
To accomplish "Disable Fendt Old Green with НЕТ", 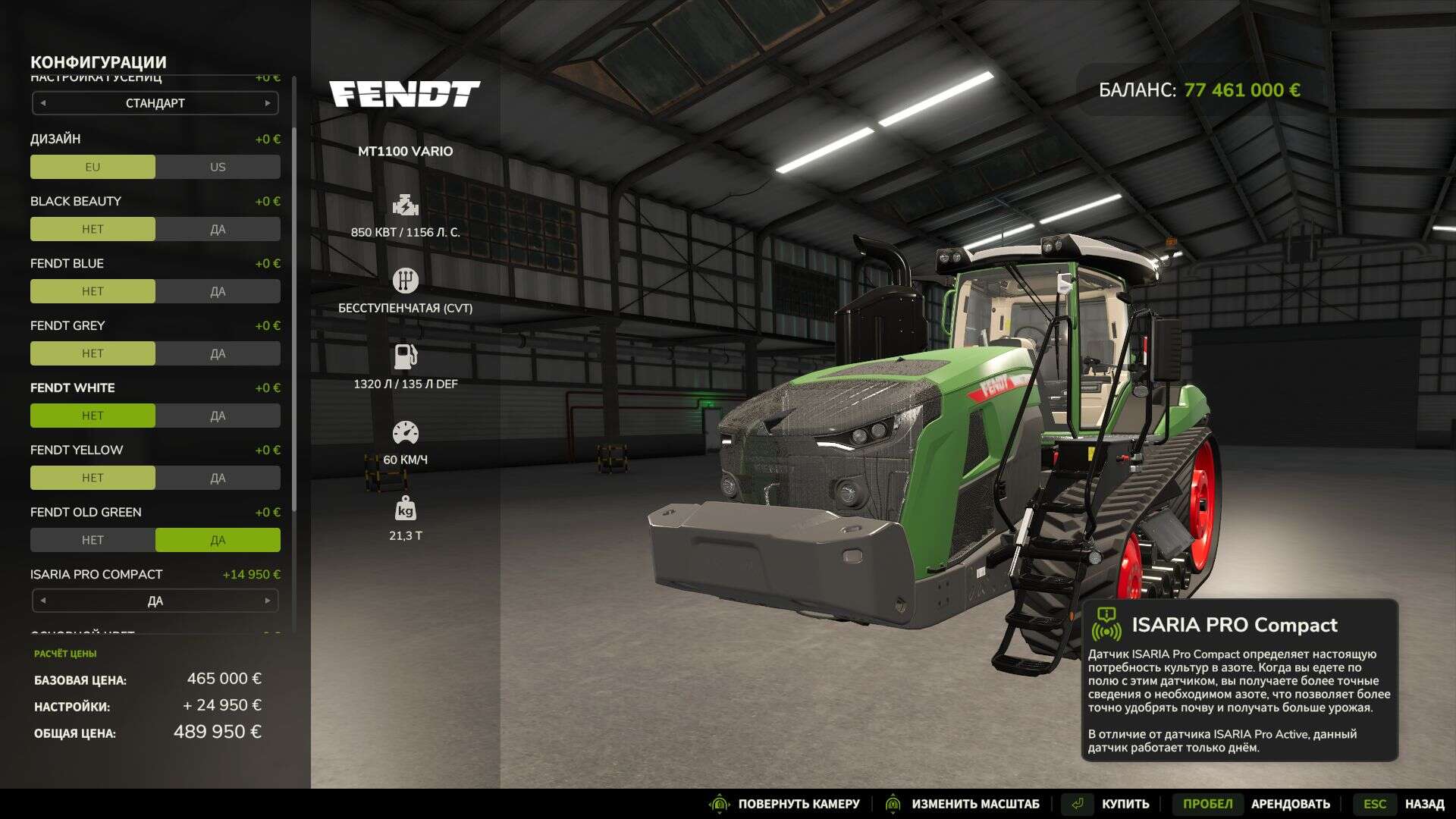I will [x=93, y=540].
